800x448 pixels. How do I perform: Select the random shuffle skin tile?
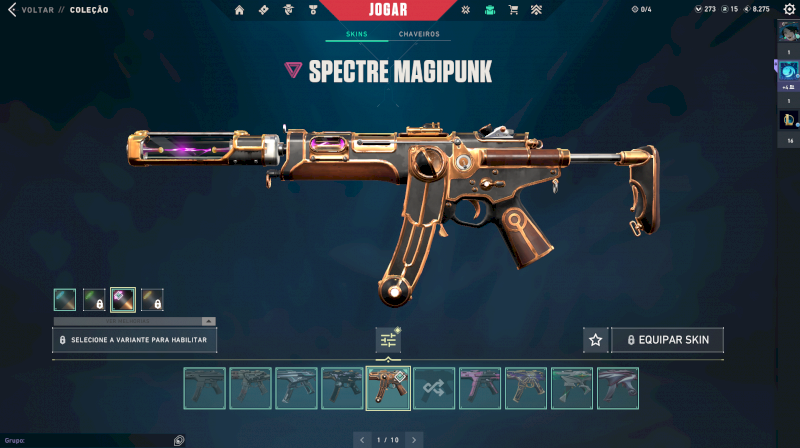[435, 388]
